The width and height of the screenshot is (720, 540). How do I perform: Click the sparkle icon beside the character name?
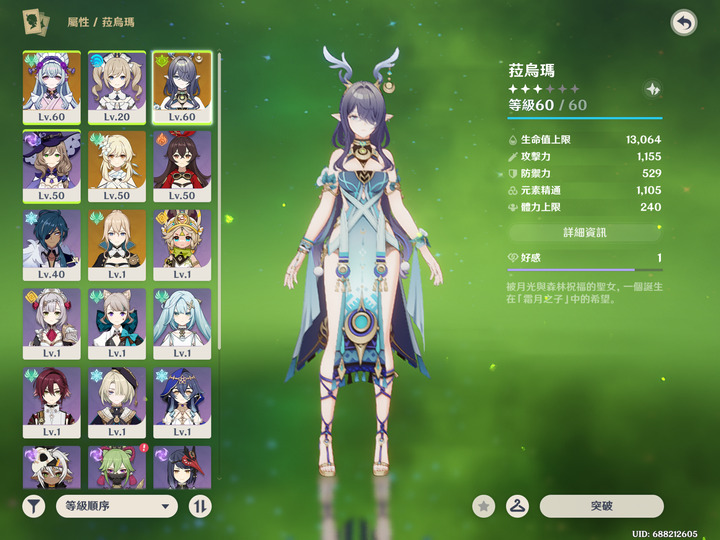pos(653,89)
